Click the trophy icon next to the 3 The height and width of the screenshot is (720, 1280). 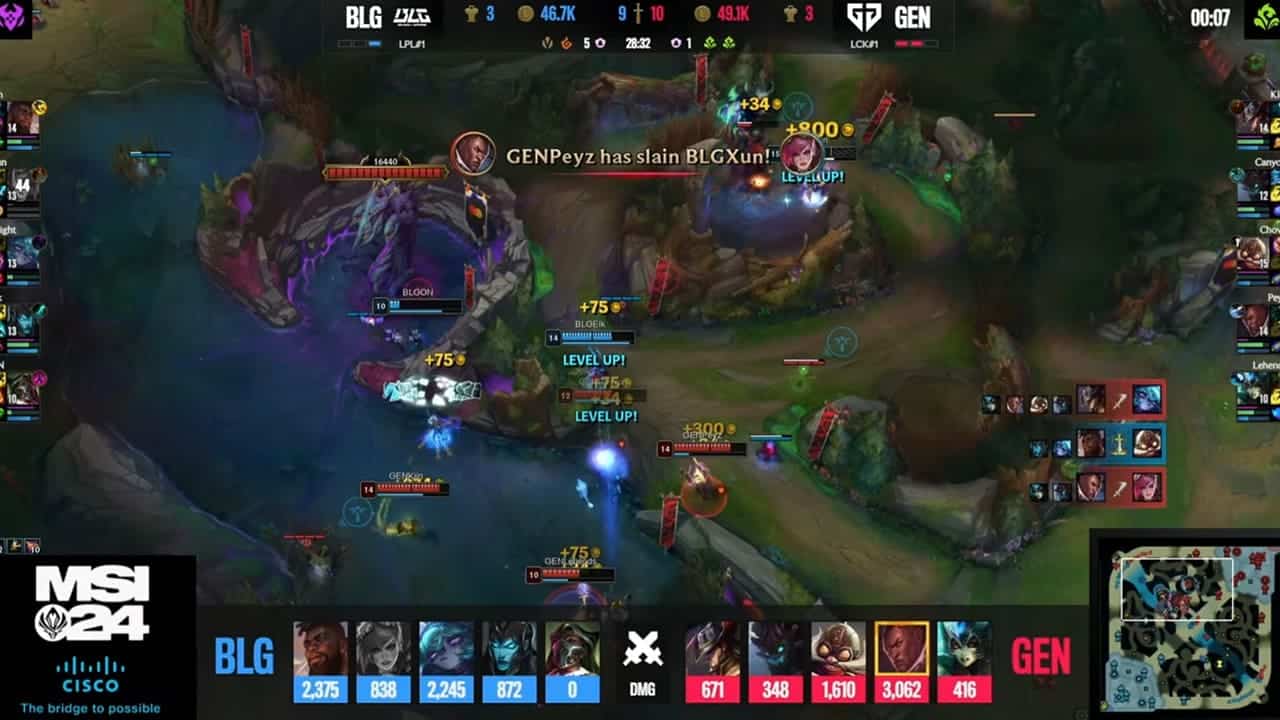(472, 16)
